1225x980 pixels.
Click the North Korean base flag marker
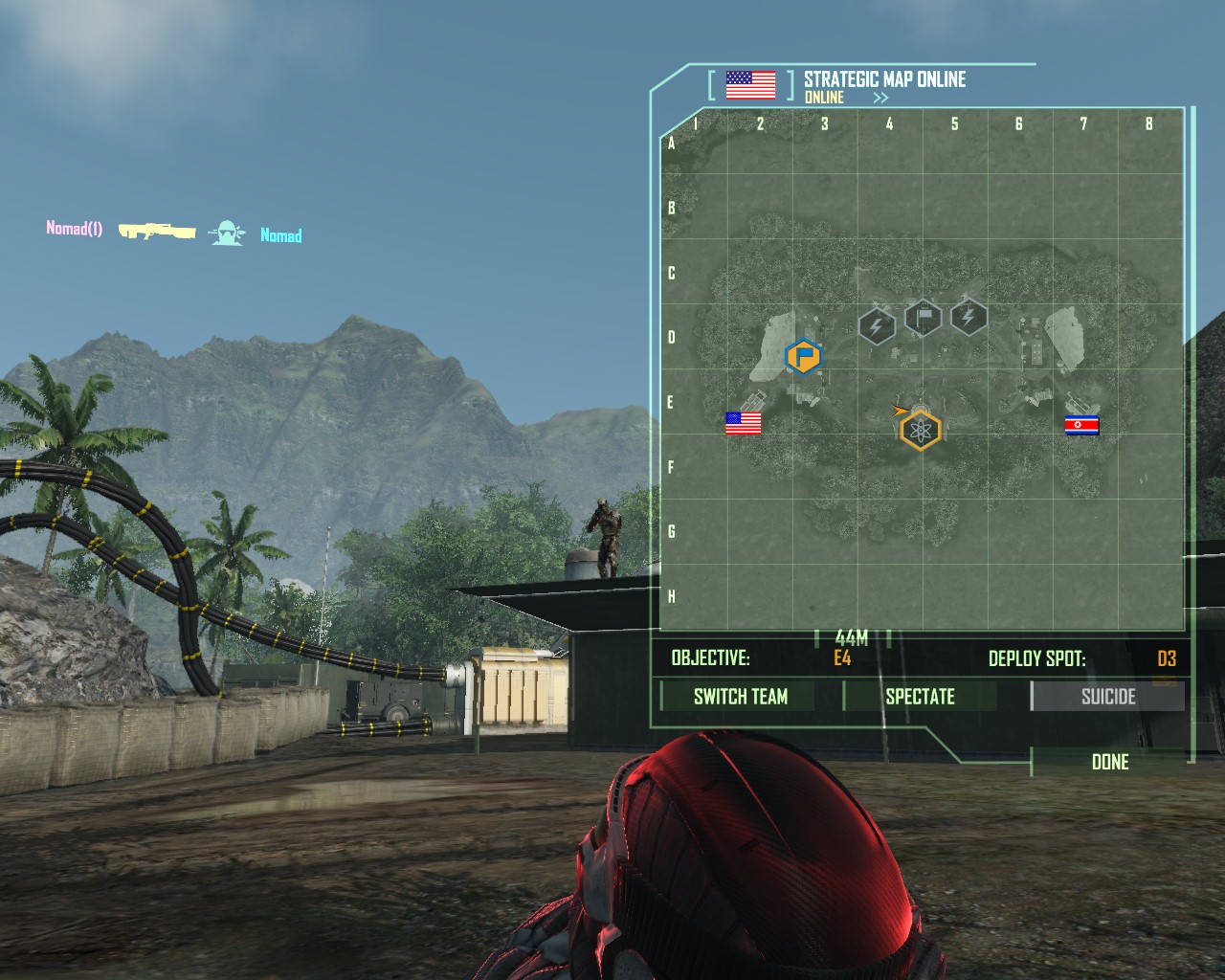[1082, 425]
